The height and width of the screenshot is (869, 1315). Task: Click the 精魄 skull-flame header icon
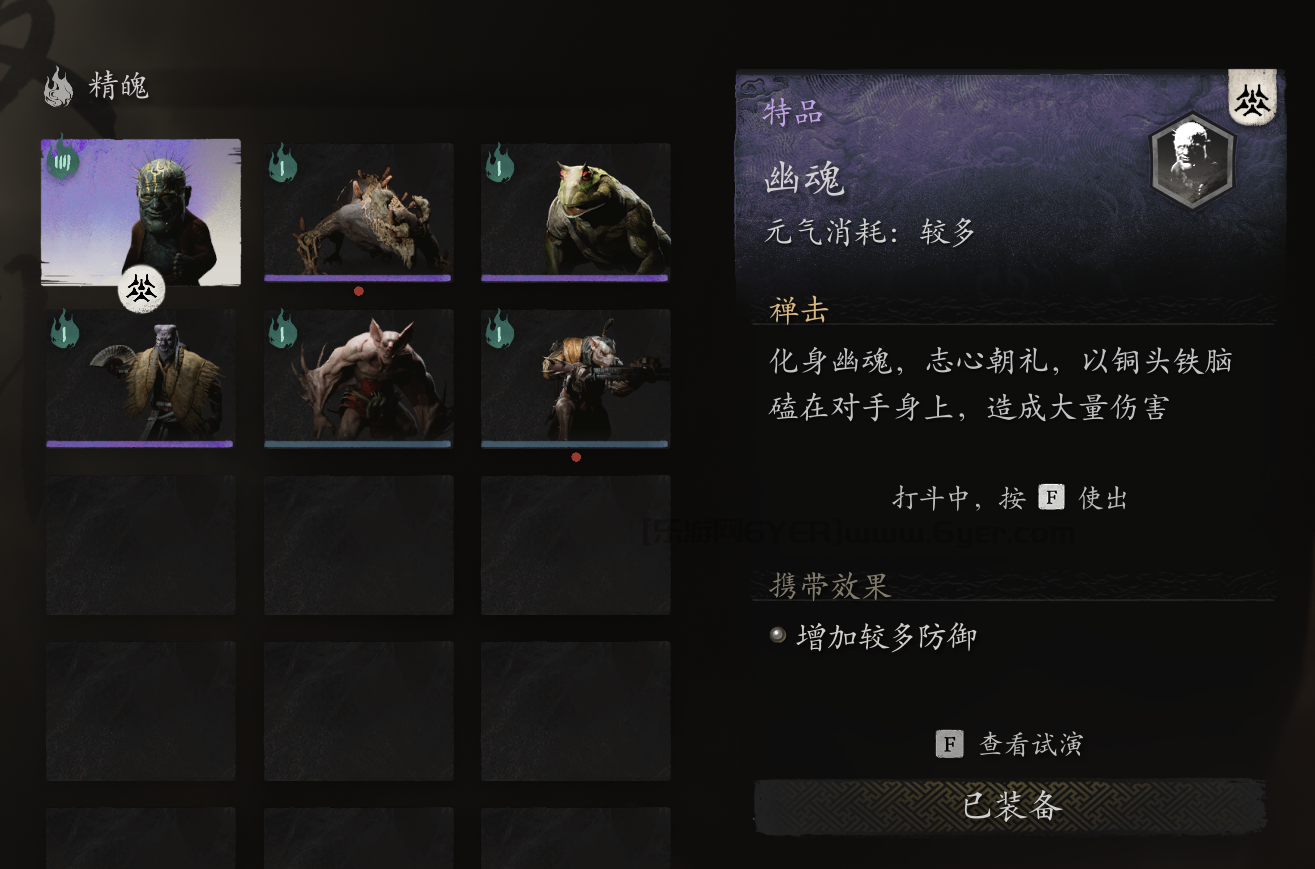point(58,88)
